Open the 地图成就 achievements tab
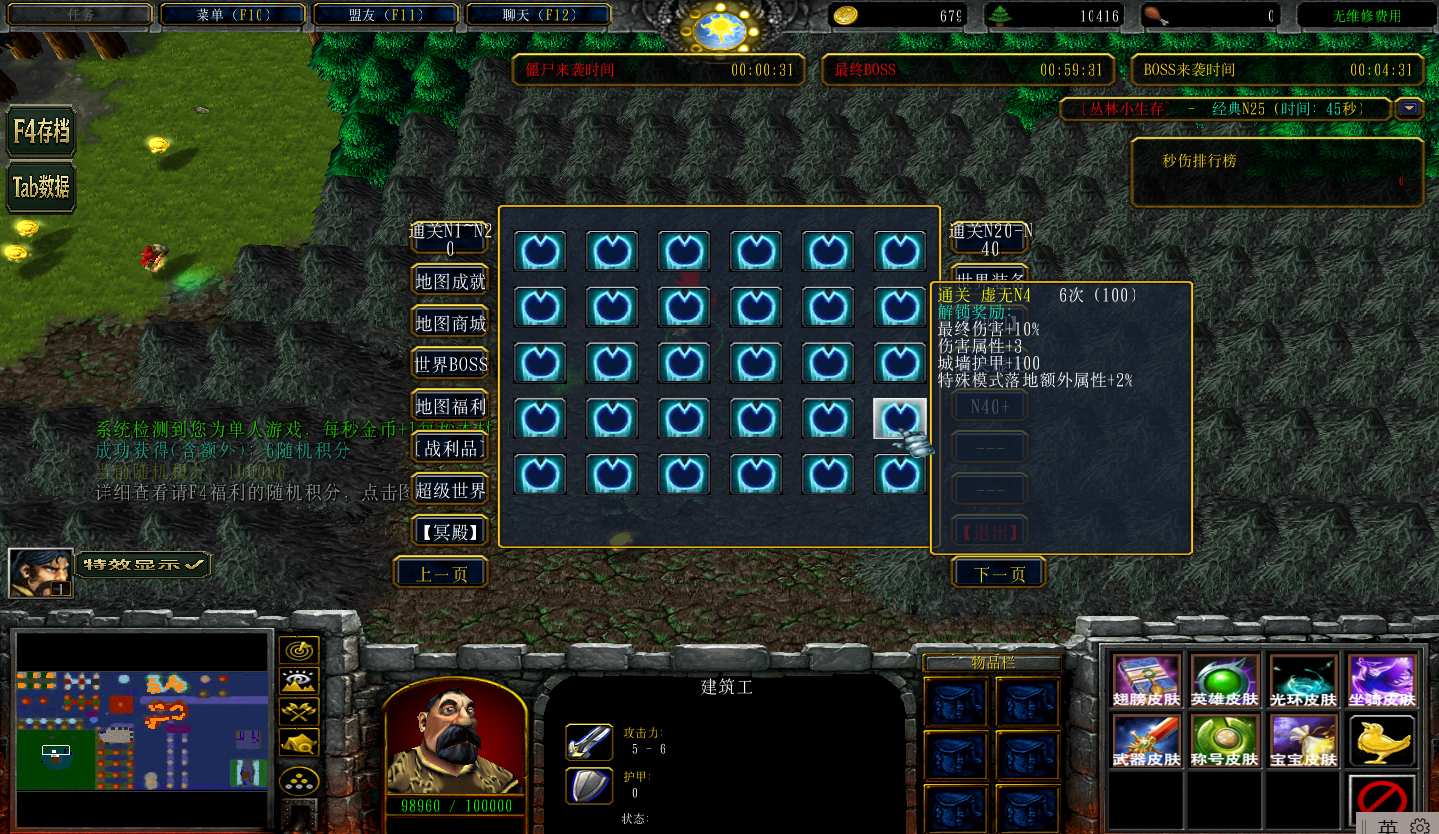1439x834 pixels. pos(450,282)
